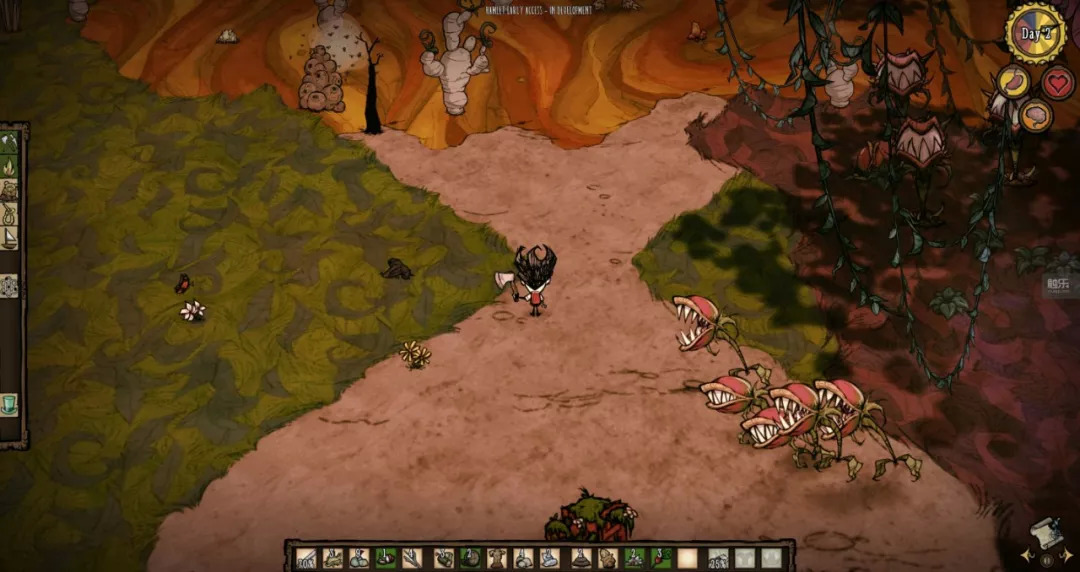
Task: Switch to the Survival trap tab
Action: 10,190
